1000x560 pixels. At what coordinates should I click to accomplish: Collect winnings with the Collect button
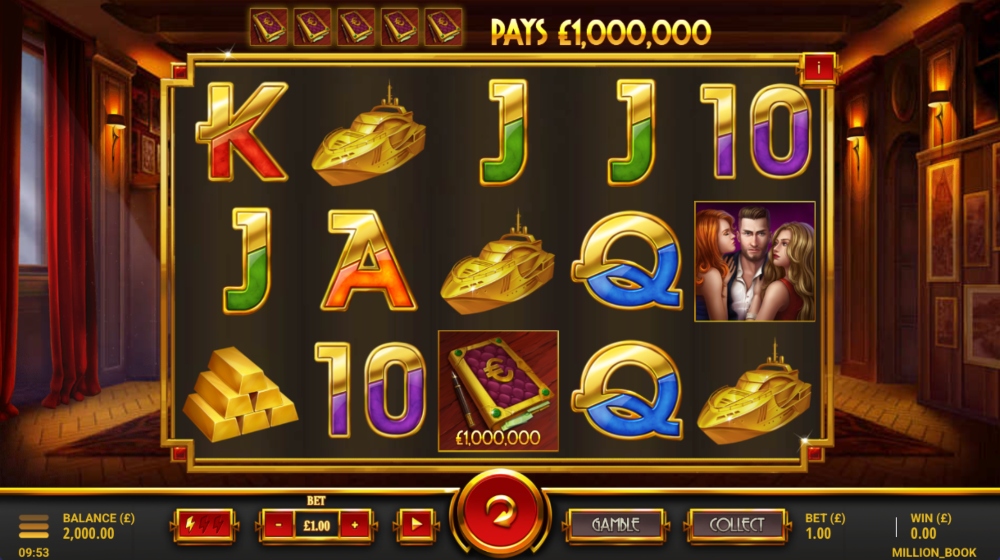point(737,524)
